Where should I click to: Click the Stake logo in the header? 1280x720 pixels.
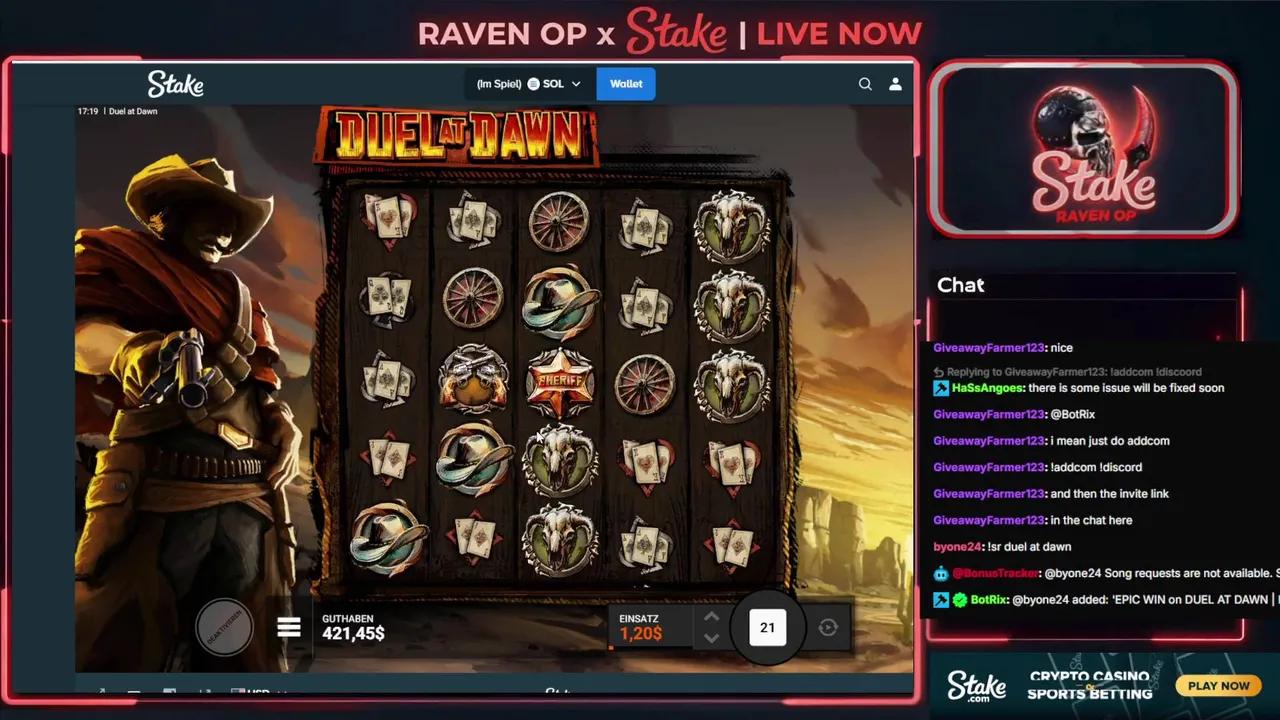pos(175,84)
